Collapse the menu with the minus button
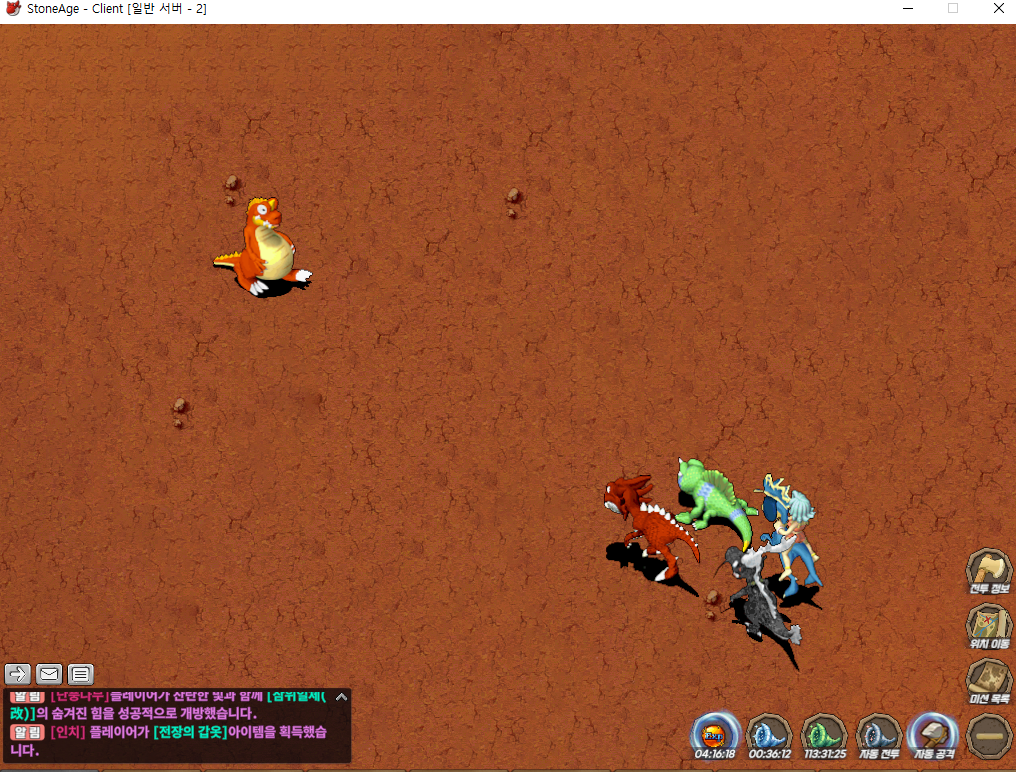 988,735
